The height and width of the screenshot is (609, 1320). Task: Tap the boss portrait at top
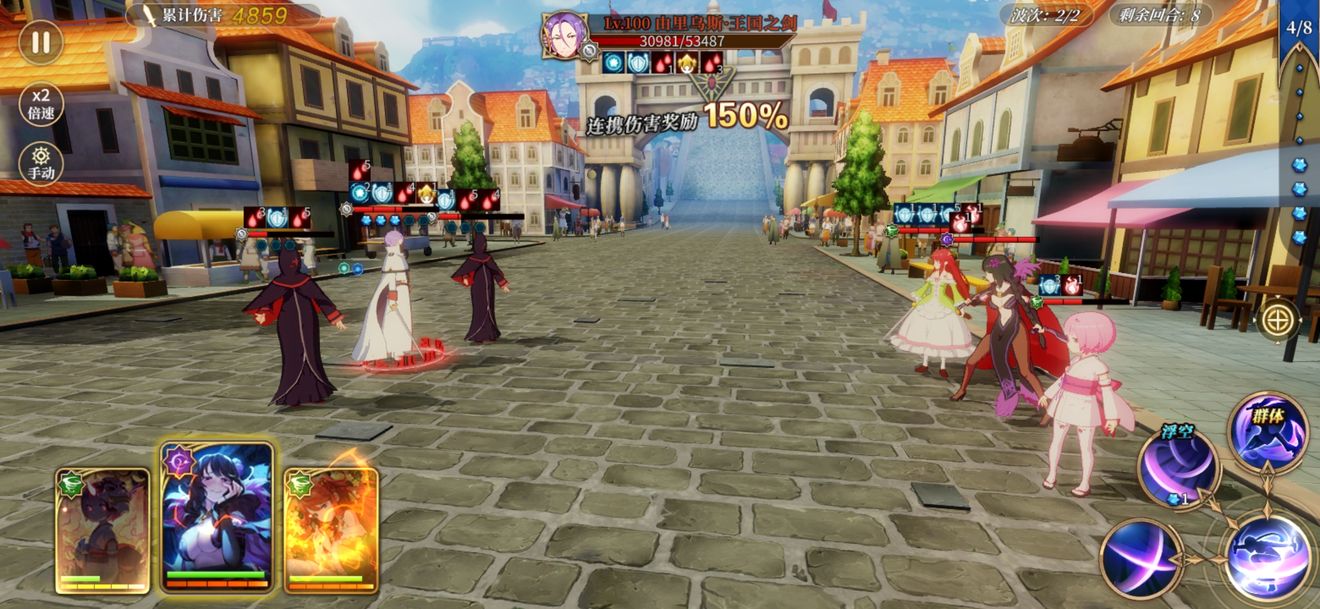[563, 35]
